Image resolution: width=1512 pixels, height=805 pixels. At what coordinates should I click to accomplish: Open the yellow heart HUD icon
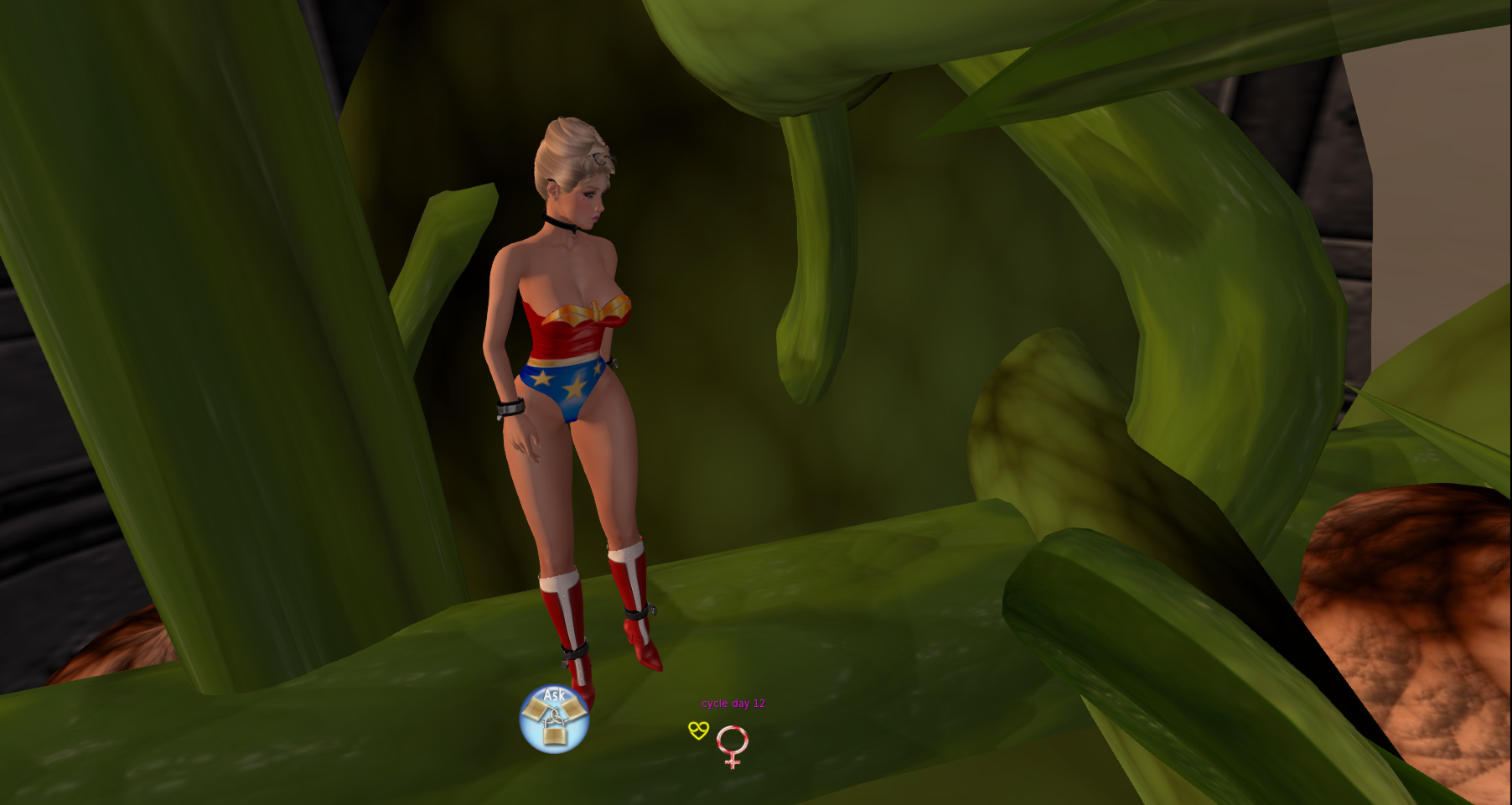(698, 730)
